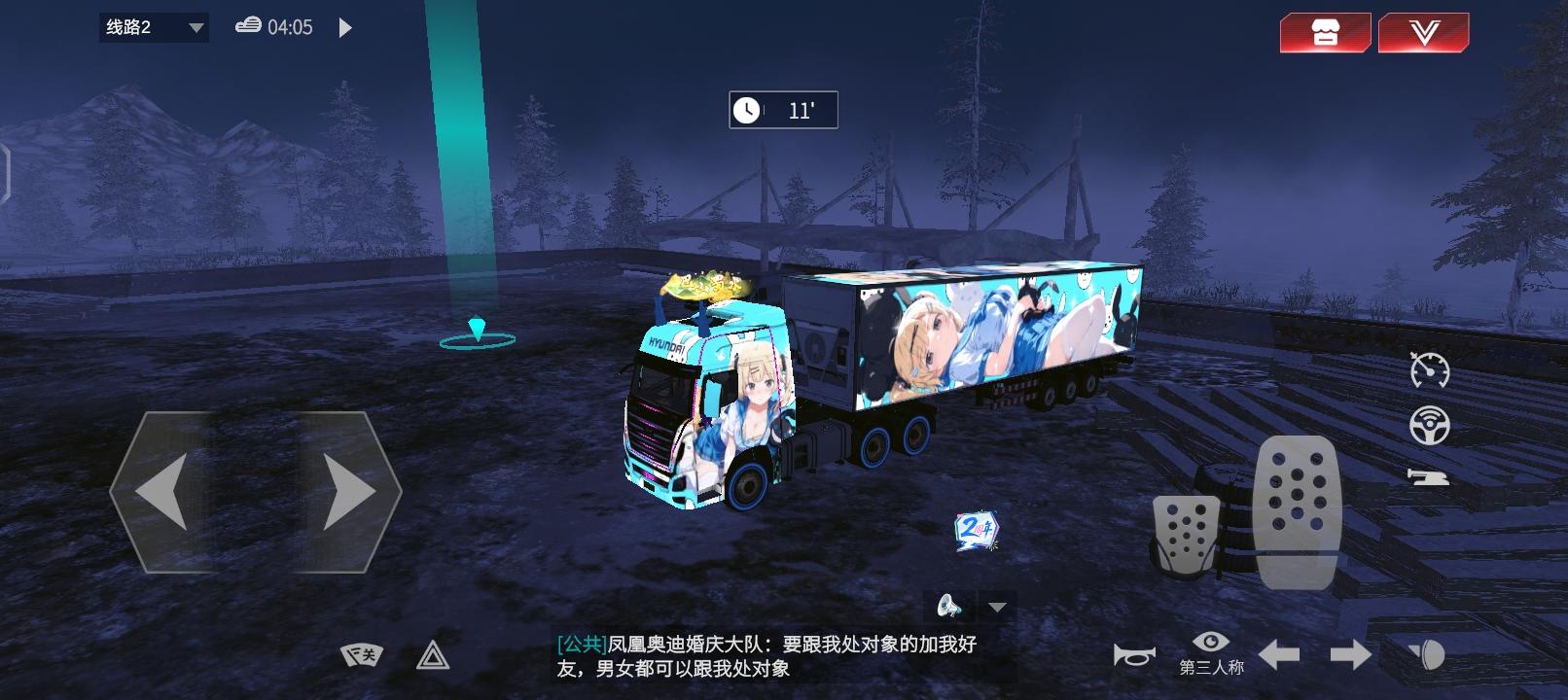Open the red V dropdown at top right
The height and width of the screenshot is (700, 1568).
(x=1422, y=31)
